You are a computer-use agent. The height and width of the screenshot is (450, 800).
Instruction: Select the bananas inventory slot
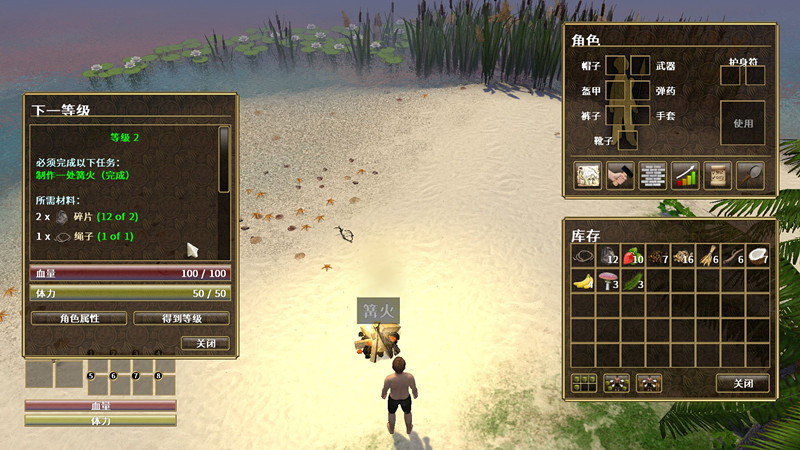585,281
